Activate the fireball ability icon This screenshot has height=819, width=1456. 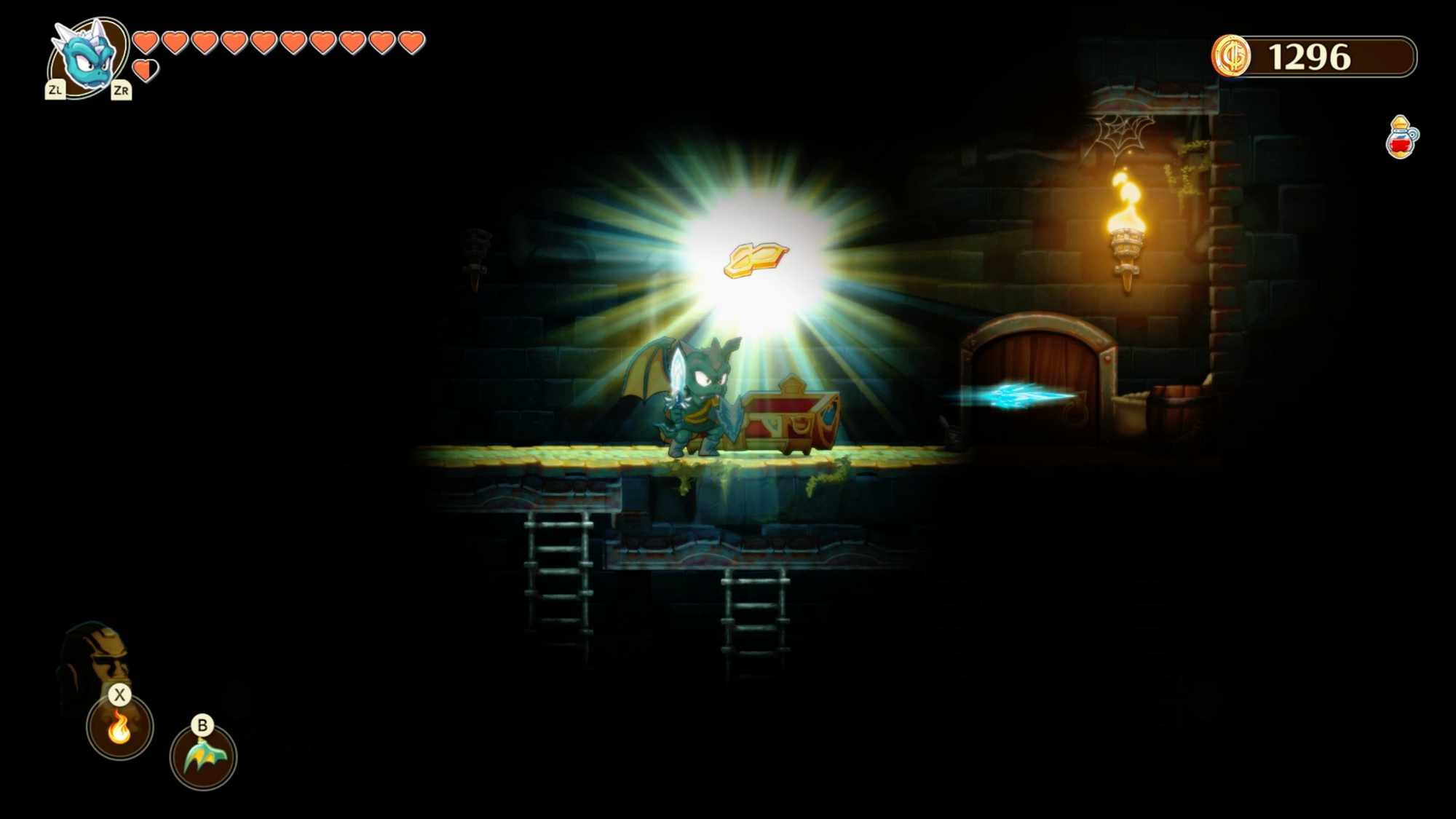click(x=120, y=727)
